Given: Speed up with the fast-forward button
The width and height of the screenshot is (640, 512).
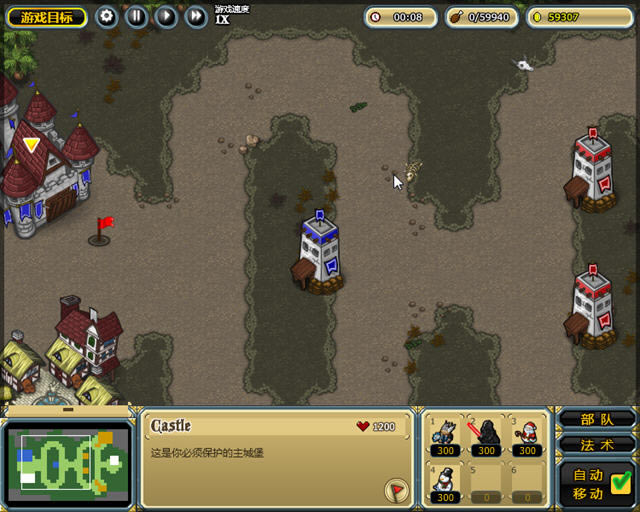Looking at the screenshot, I should pos(197,17).
